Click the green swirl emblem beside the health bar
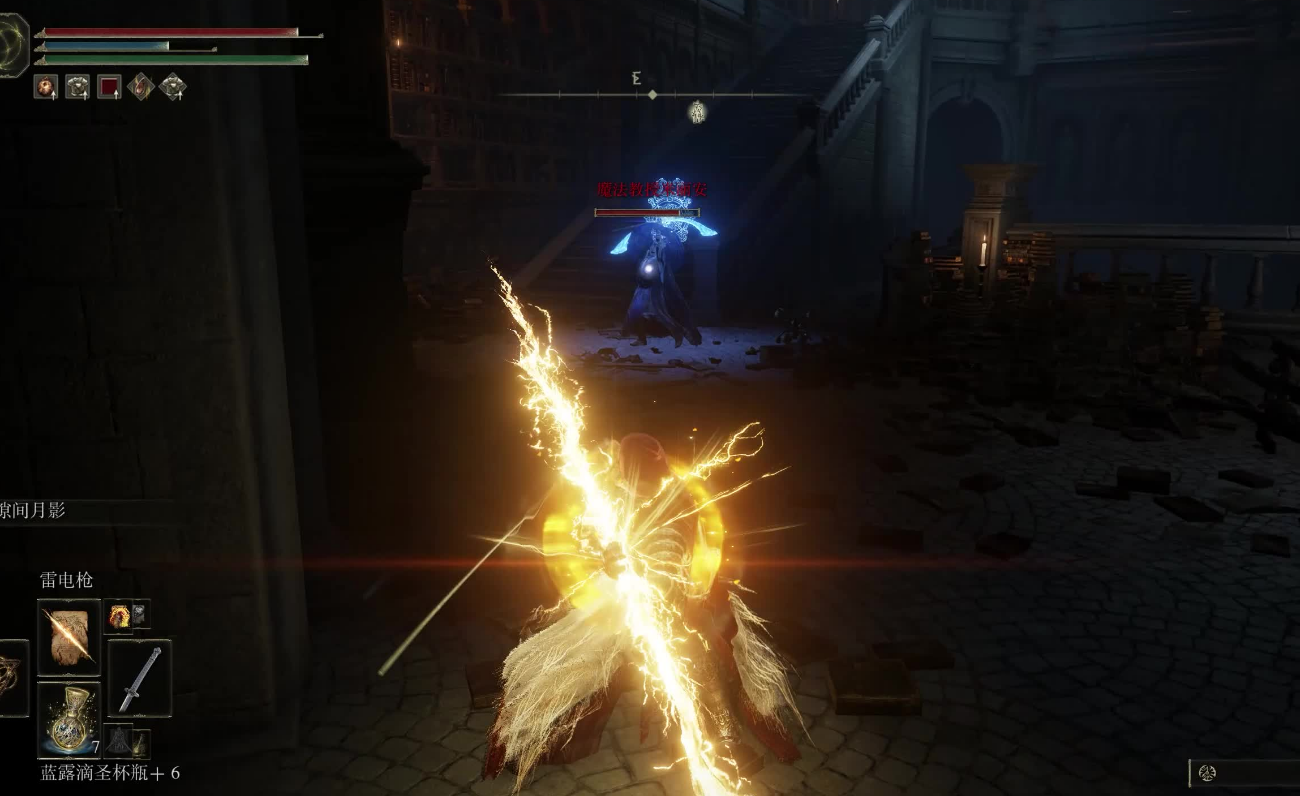1300x796 pixels. point(13,45)
